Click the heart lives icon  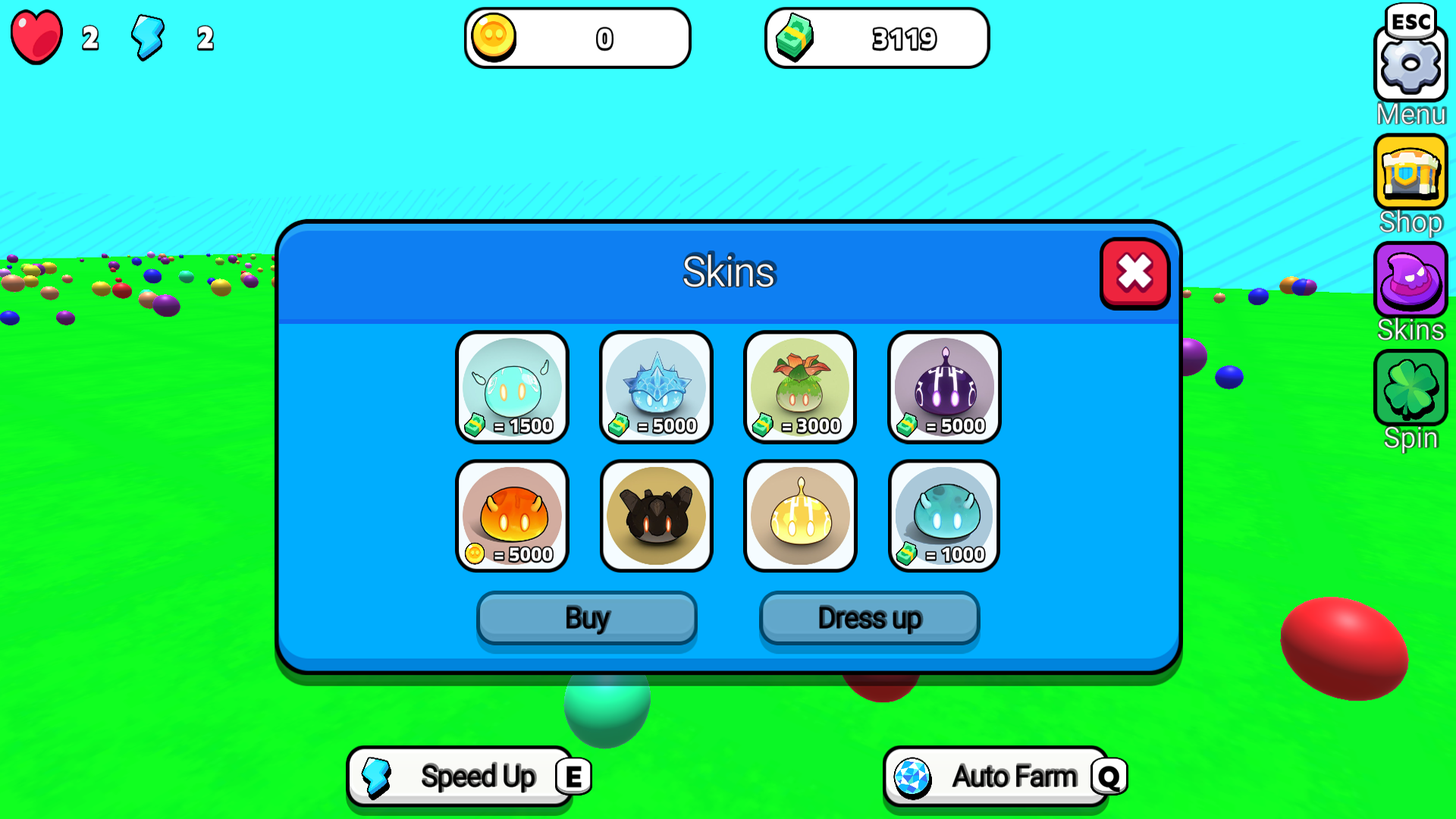pyautogui.click(x=35, y=36)
